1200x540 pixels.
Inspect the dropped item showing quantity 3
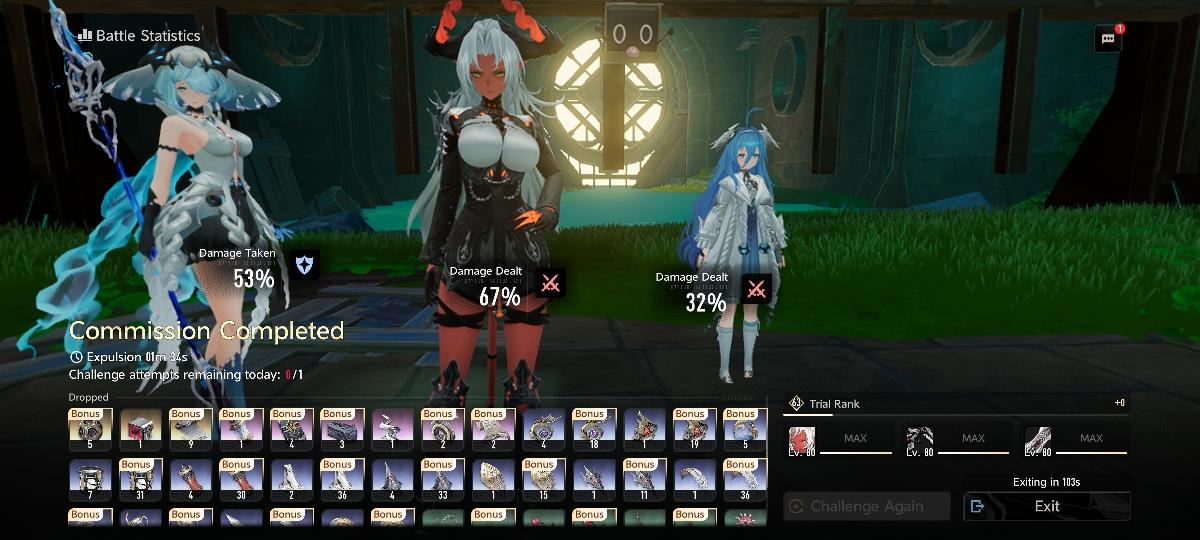pos(342,426)
